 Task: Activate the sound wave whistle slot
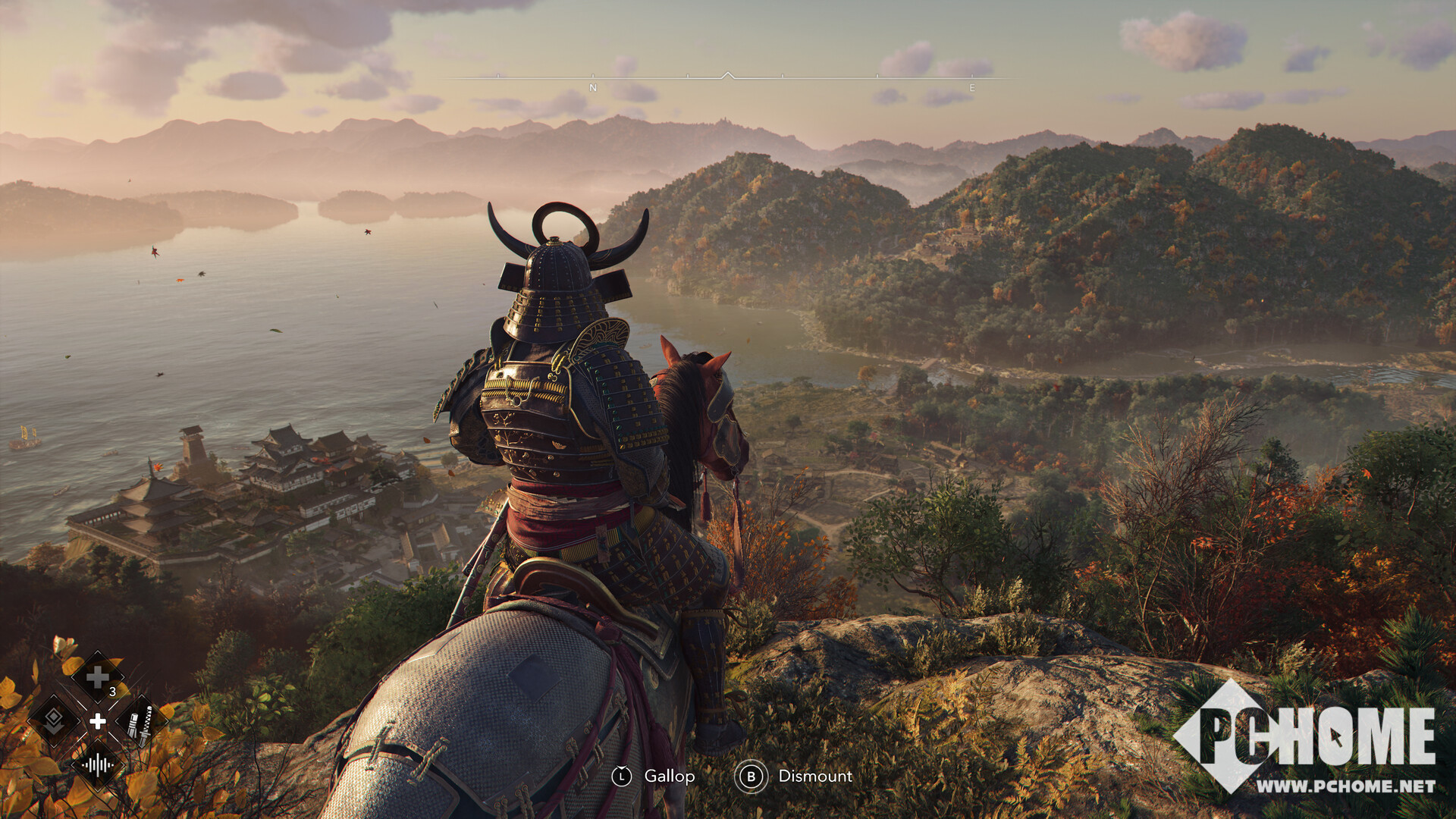98,764
